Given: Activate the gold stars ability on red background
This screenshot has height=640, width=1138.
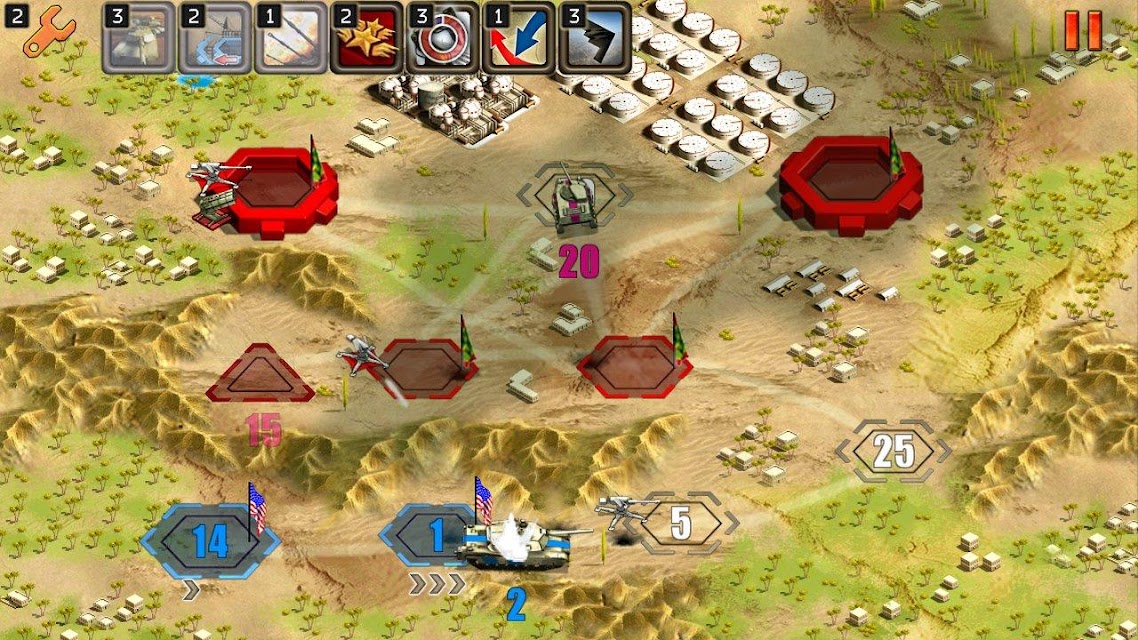Looking at the screenshot, I should (x=367, y=38).
